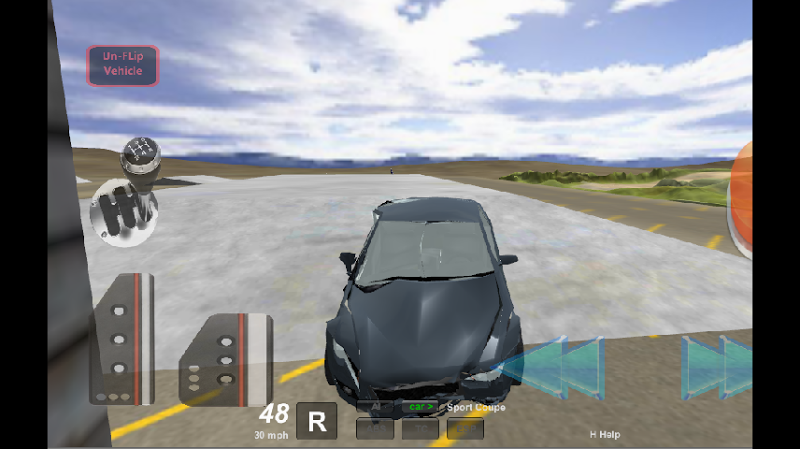Tap the gear shifter knob
800x449 pixels.
137,157
